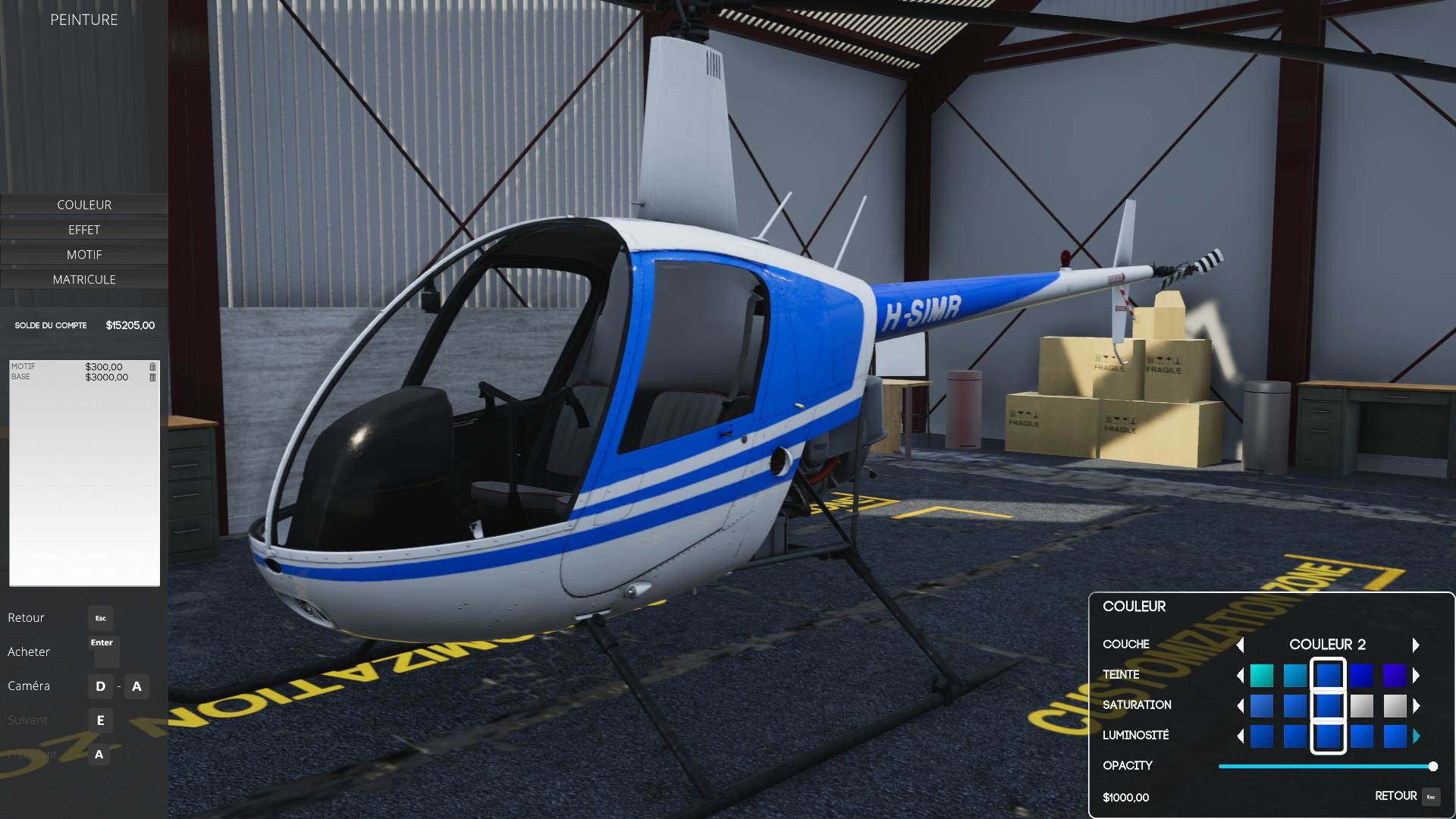The image size is (1456, 819).
Task: Click the left arrow on the TEINTE row
Action: [x=1240, y=675]
